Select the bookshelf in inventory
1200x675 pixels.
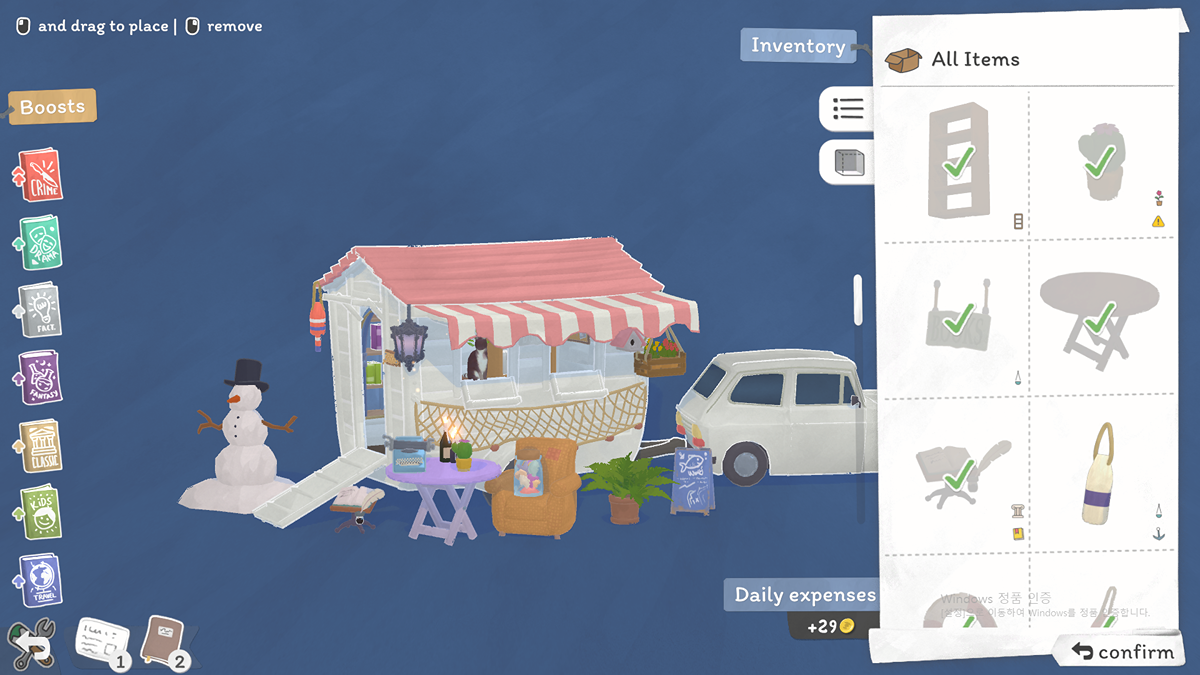[x=957, y=162]
